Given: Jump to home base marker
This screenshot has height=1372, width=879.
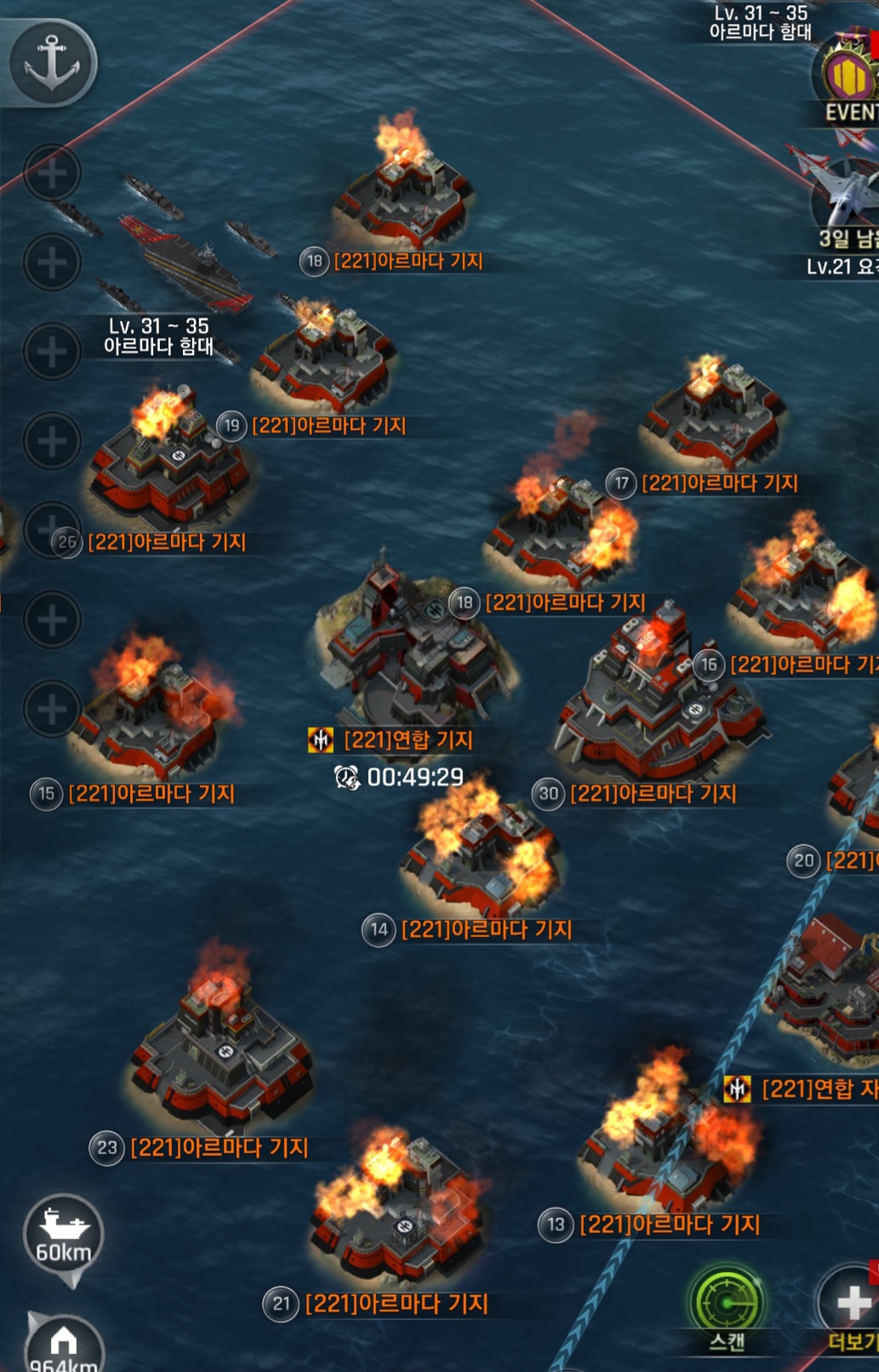Looking at the screenshot, I should pos(64,1345).
